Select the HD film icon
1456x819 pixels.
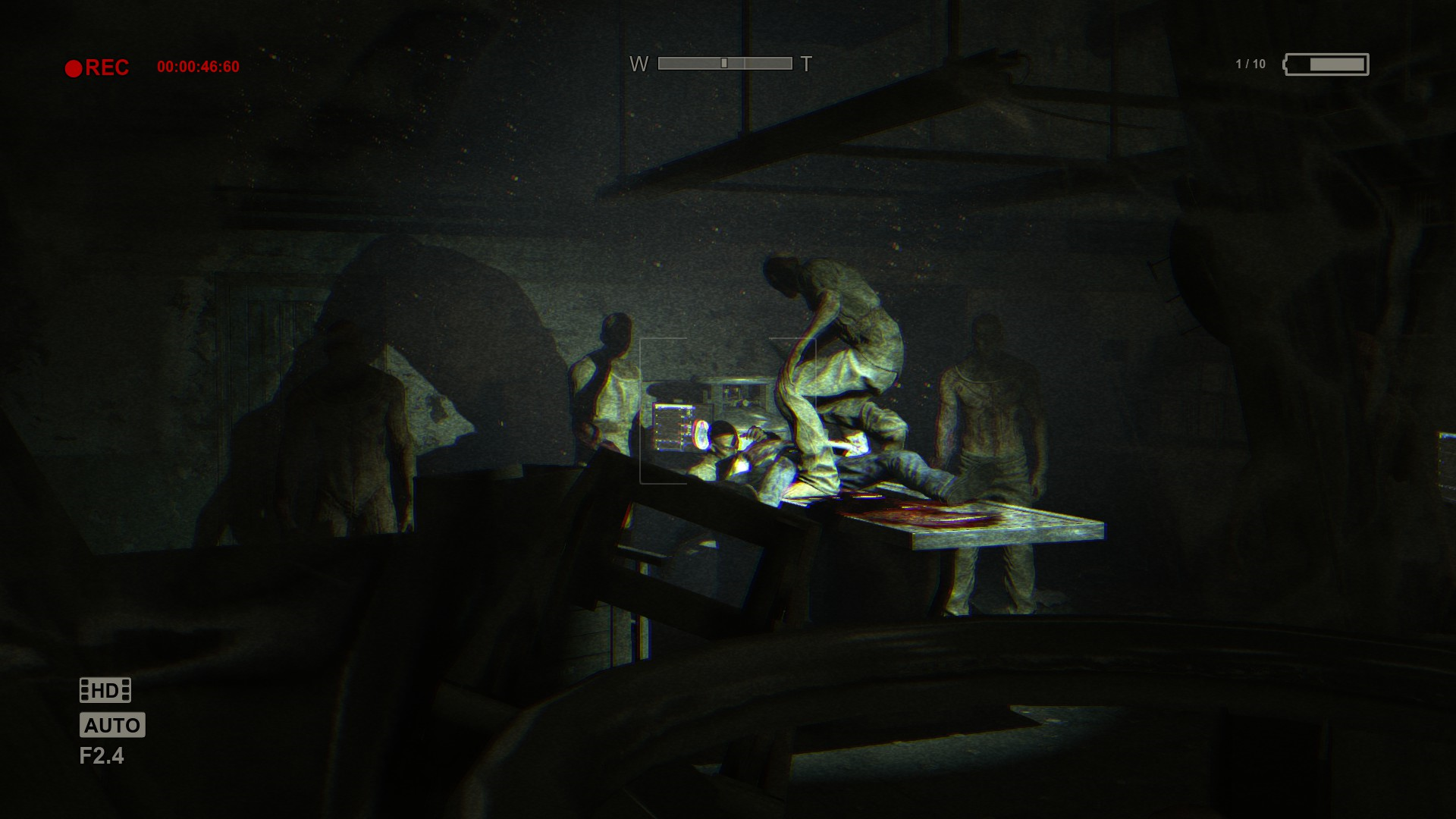(105, 690)
